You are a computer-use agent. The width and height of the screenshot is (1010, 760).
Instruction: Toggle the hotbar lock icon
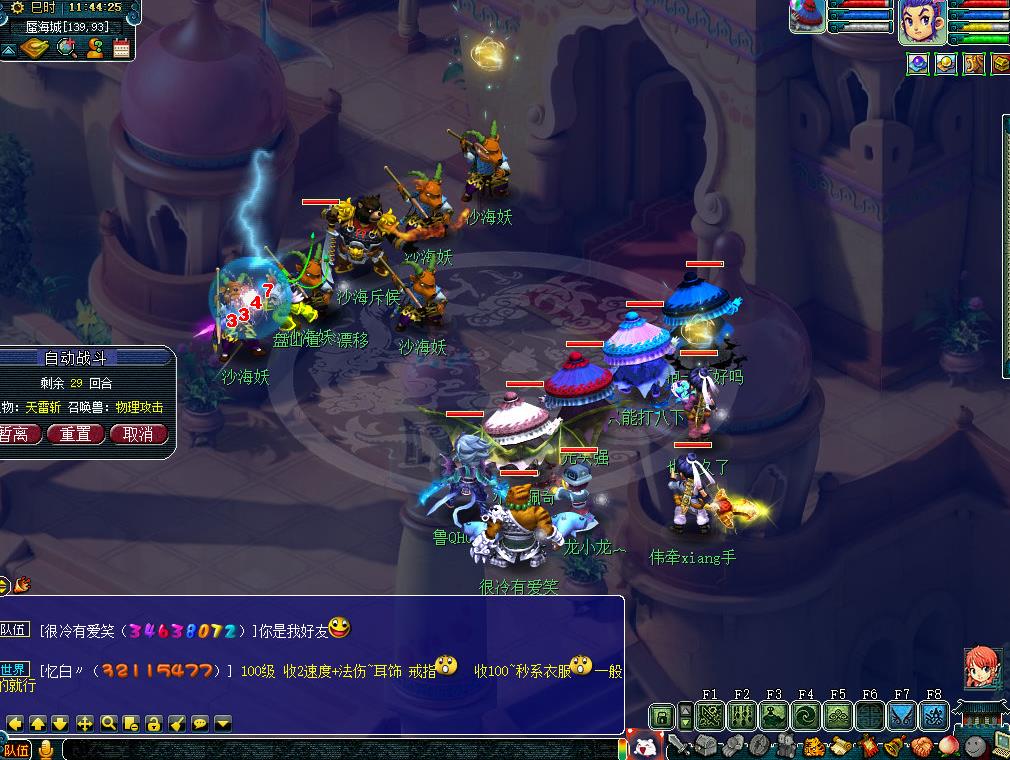tap(661, 716)
